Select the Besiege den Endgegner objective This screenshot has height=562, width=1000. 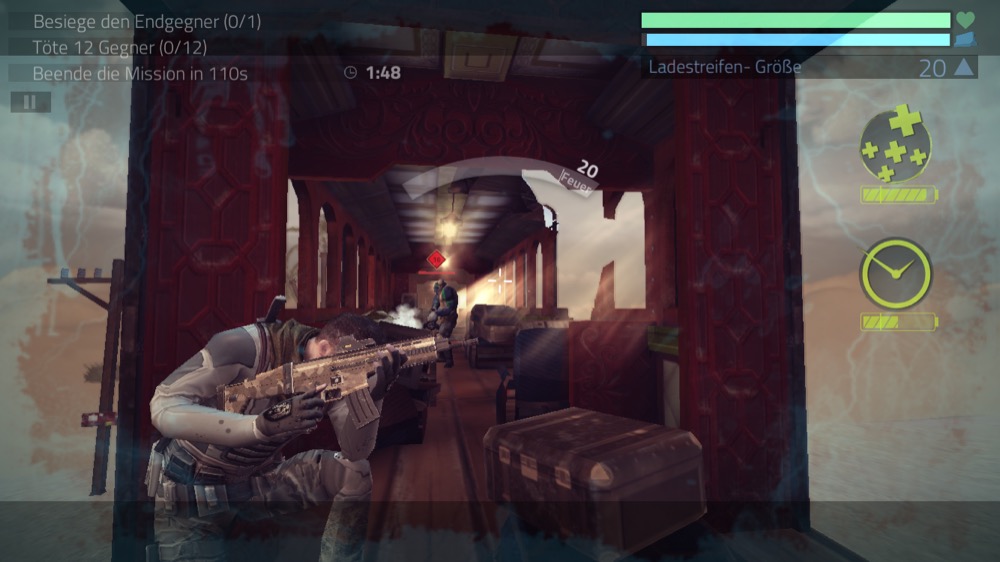pyautogui.click(x=147, y=22)
